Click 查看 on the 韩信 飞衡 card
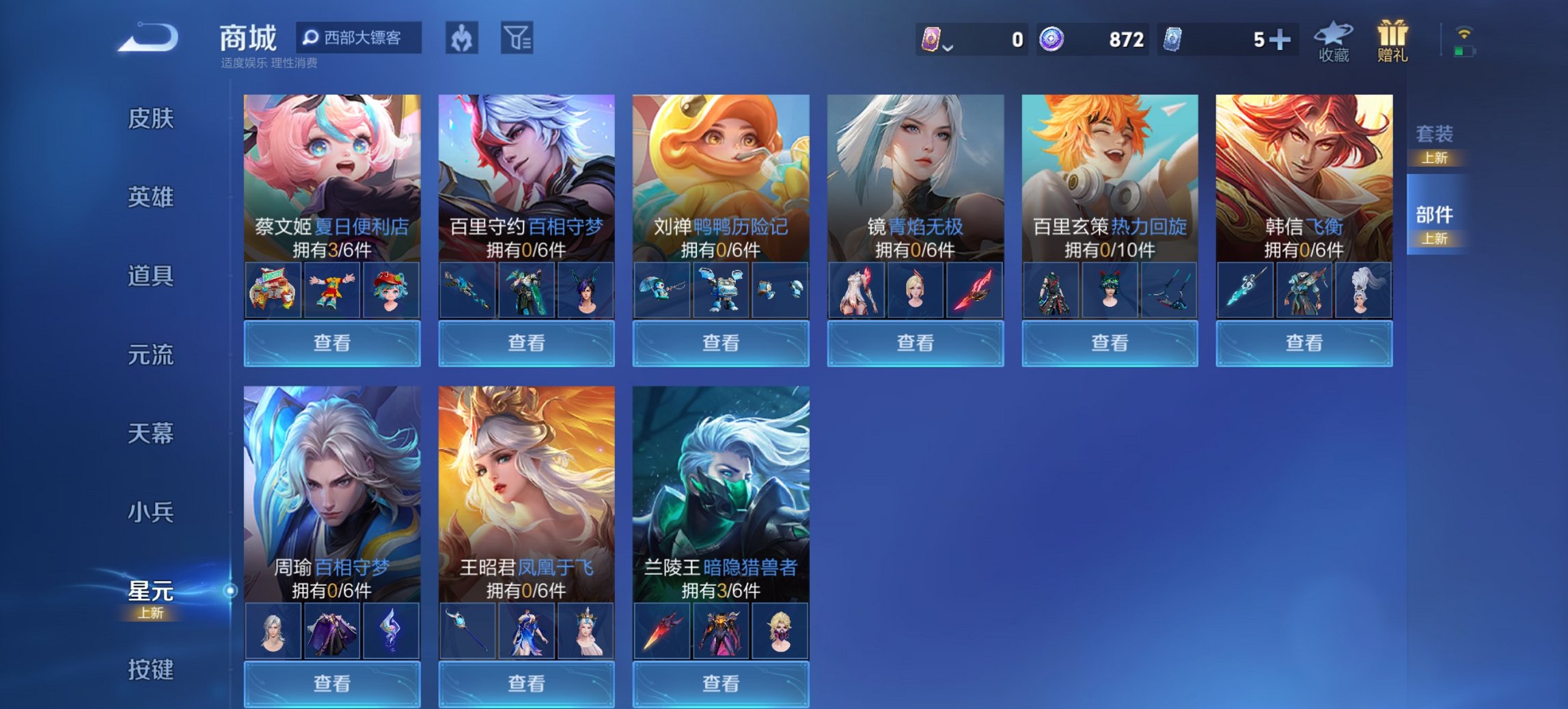Viewport: 1568px width, 709px height. [1304, 343]
